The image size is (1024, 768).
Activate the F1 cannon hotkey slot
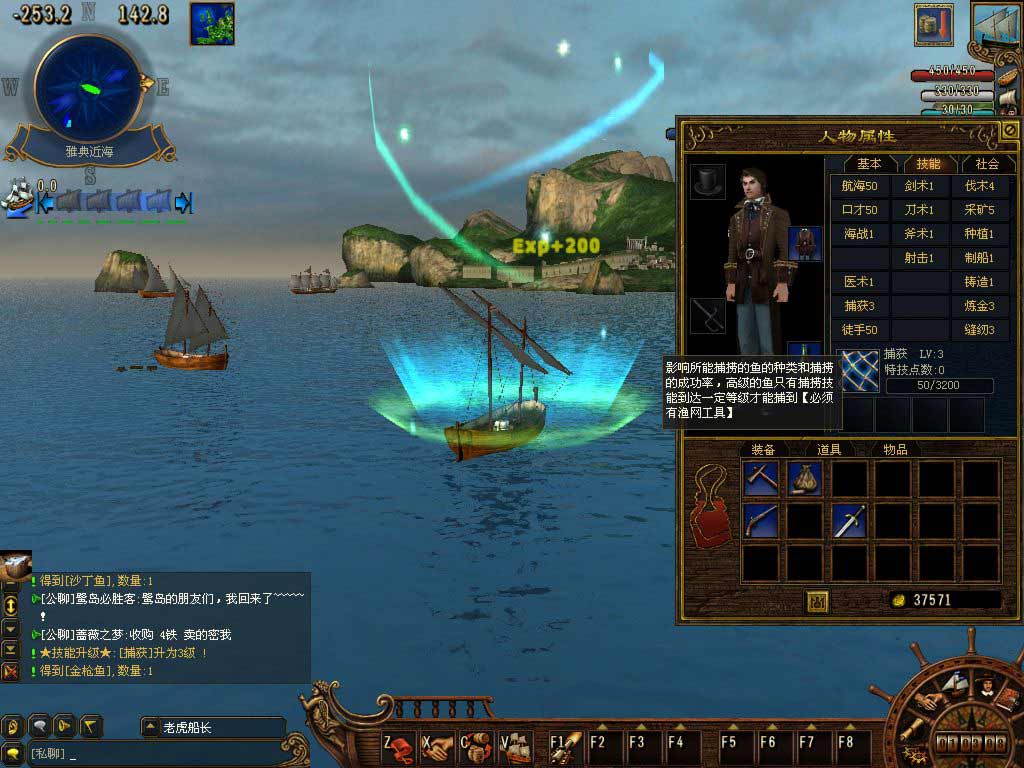(566, 745)
